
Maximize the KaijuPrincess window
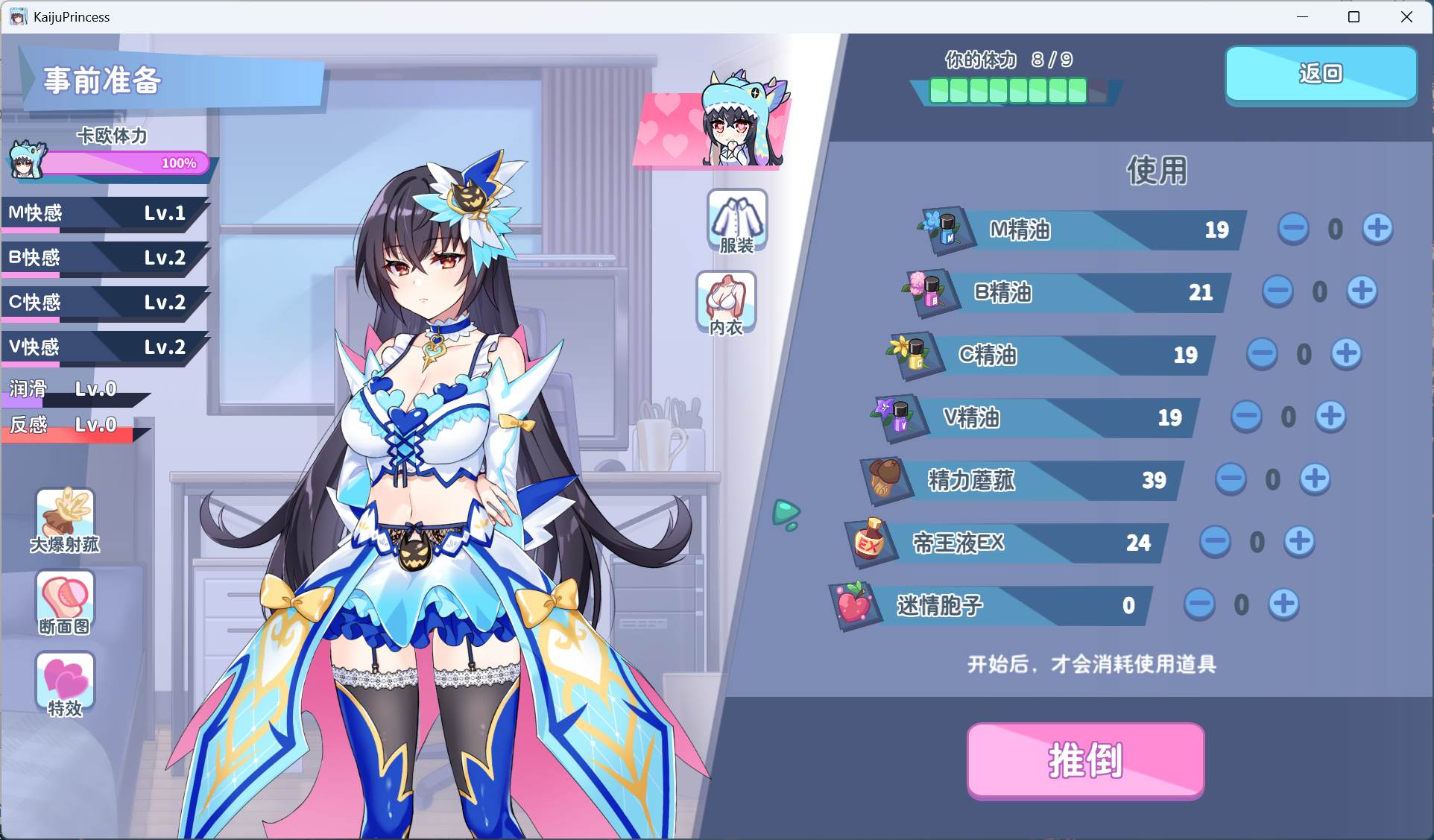1354,16
